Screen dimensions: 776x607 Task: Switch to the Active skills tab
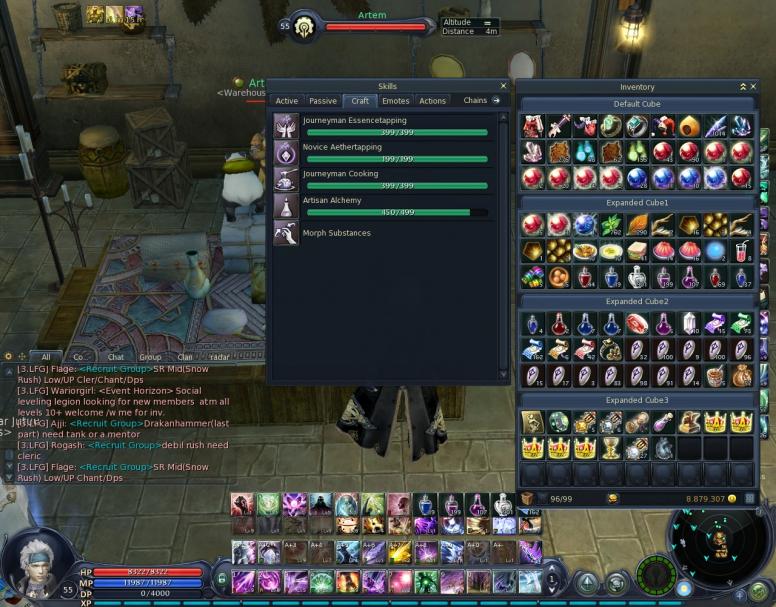[x=287, y=101]
